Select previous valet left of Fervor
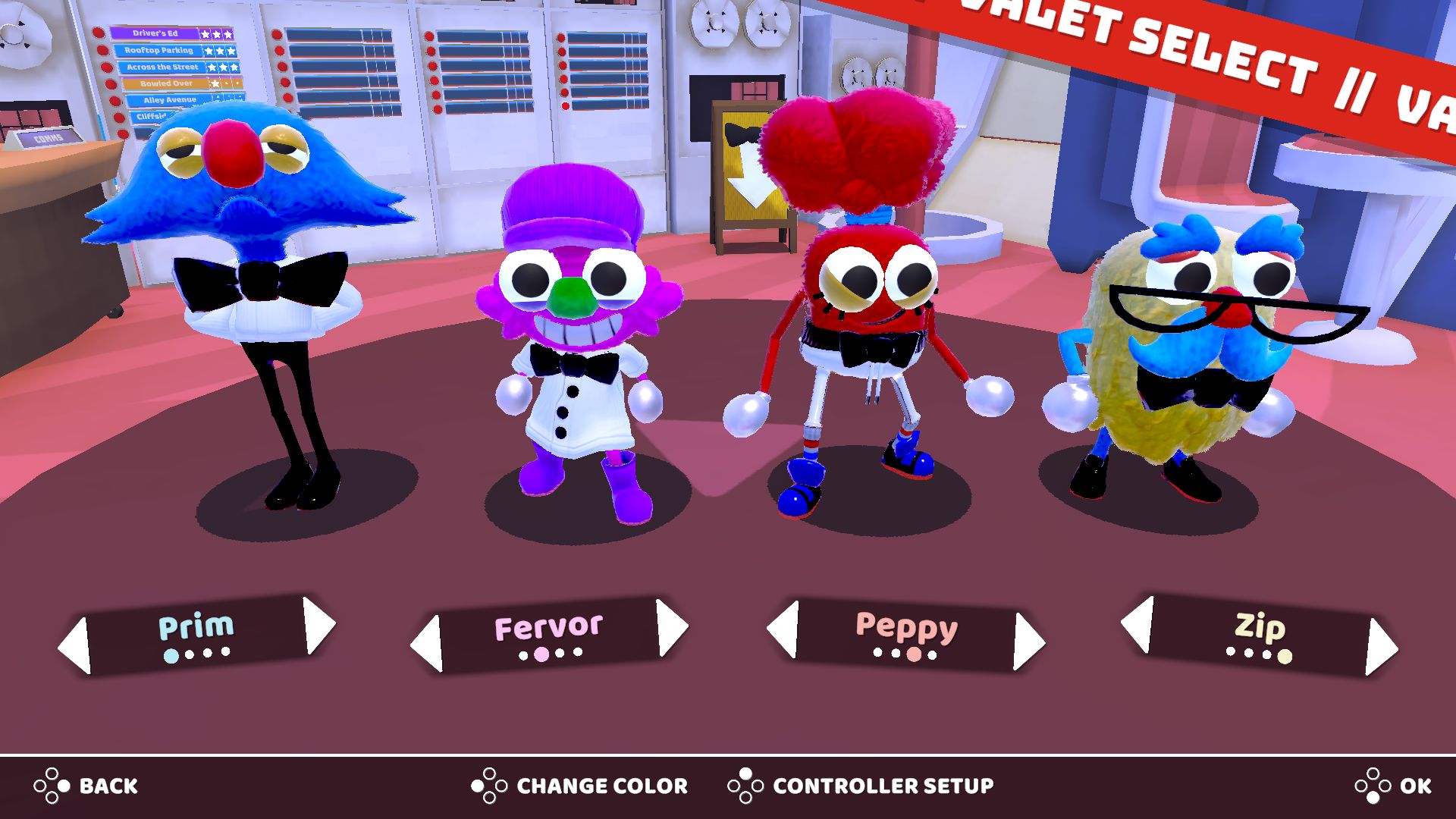This screenshot has height=819, width=1456. coord(426,644)
